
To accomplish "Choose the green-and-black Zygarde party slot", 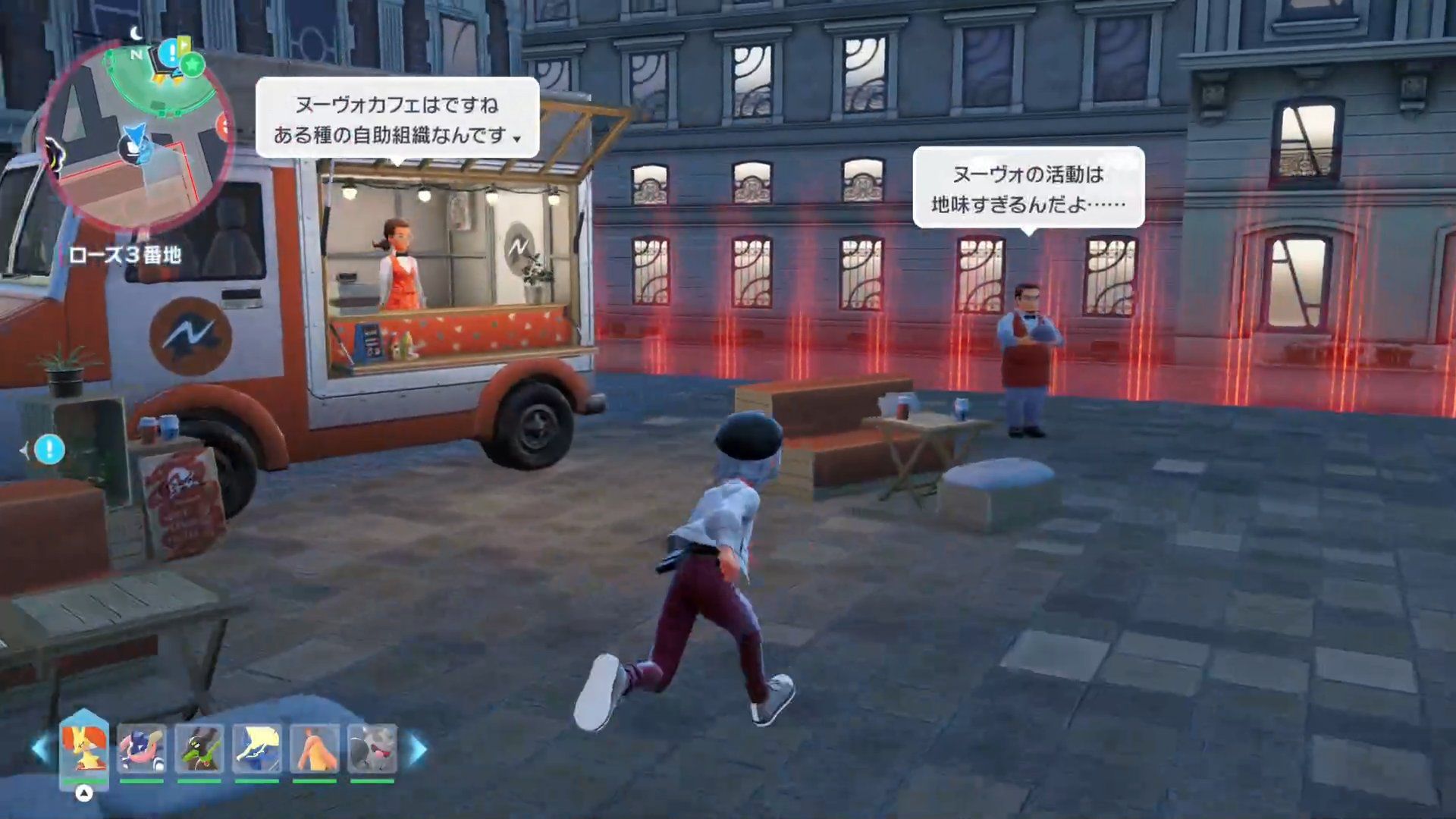I will point(199,749).
